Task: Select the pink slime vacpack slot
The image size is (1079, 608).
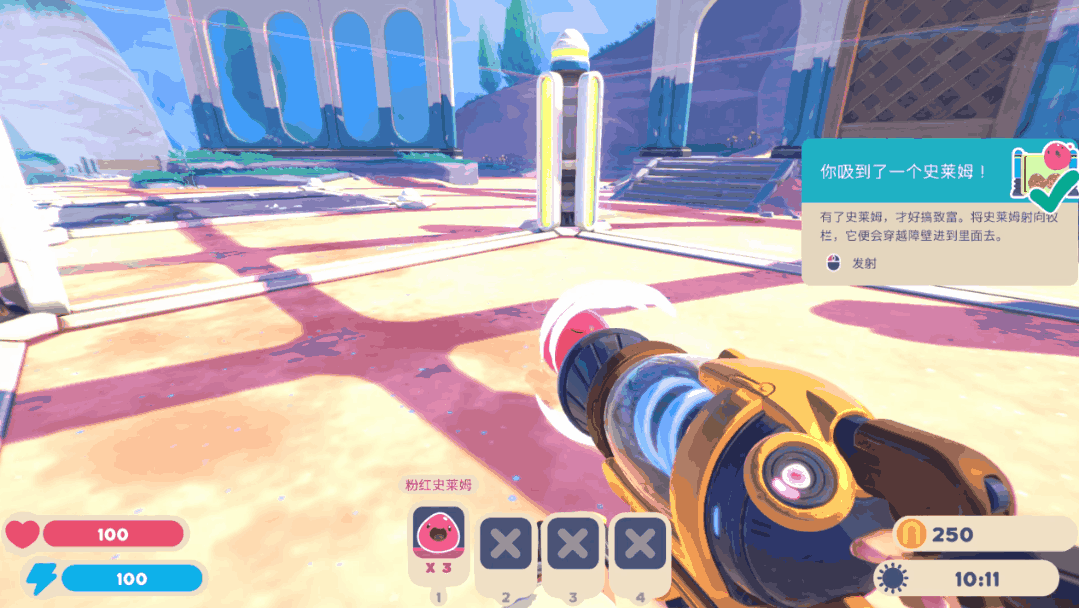Action: coord(438,541)
